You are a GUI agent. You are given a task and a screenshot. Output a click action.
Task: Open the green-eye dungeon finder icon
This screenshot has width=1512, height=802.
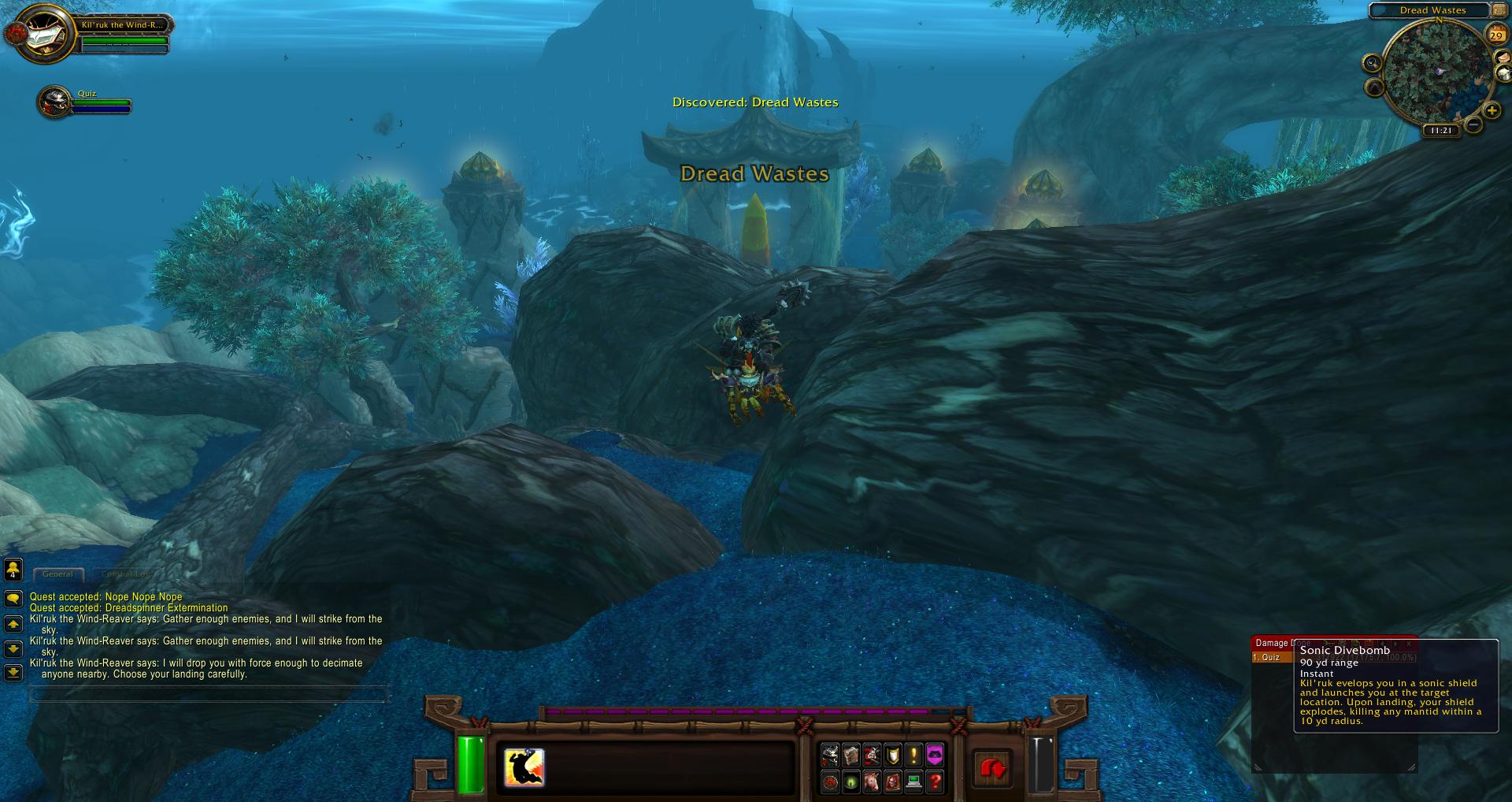(x=851, y=782)
